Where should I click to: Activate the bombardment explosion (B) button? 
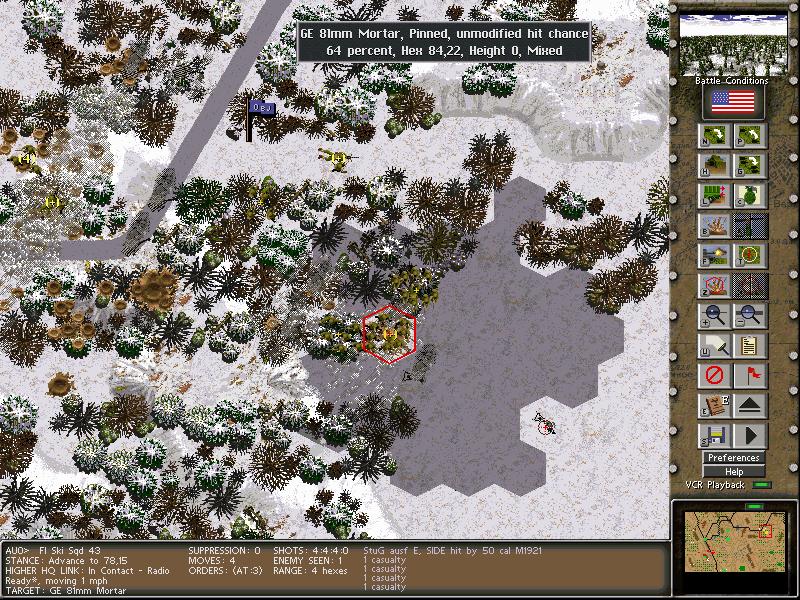tap(714, 226)
